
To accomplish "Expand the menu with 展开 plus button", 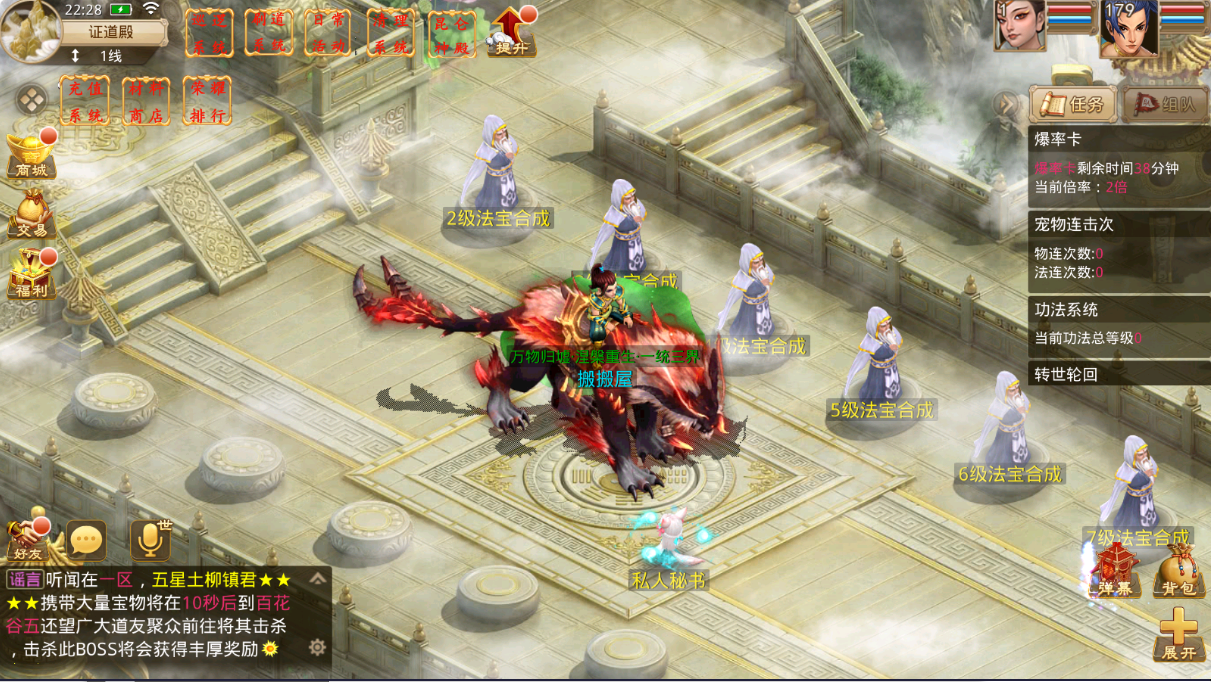I will click(1179, 635).
